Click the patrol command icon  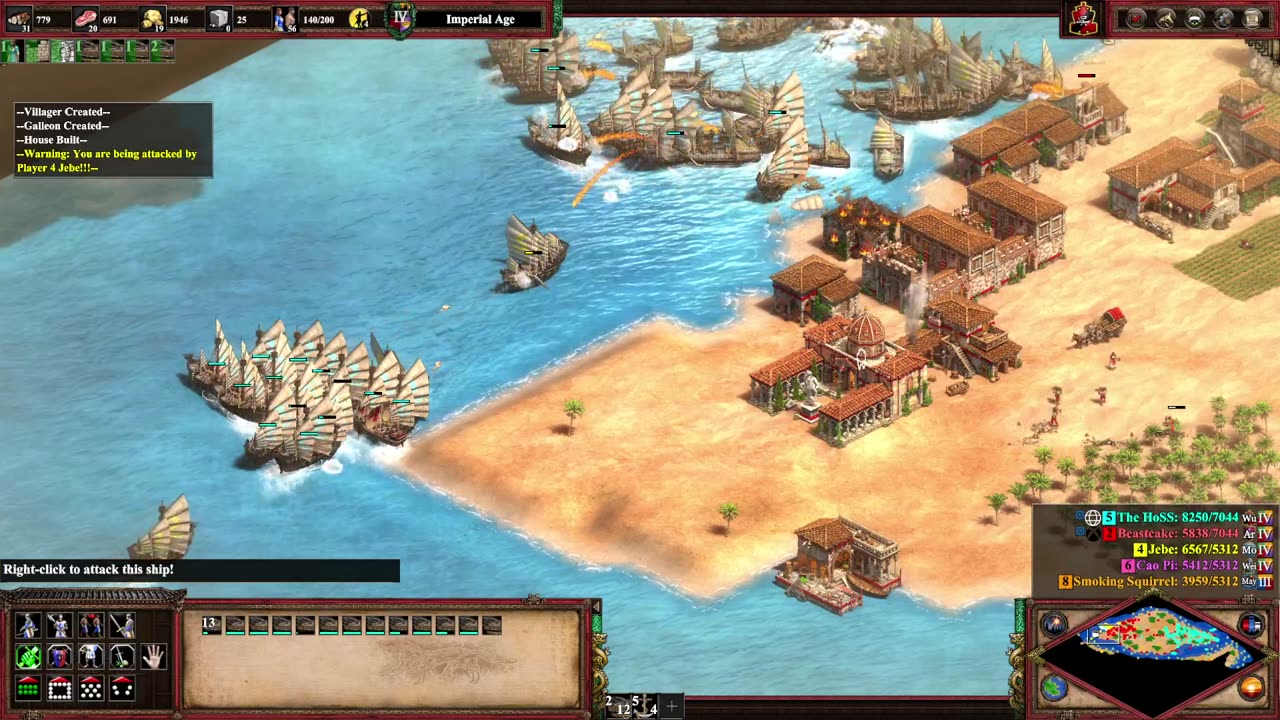28,657
